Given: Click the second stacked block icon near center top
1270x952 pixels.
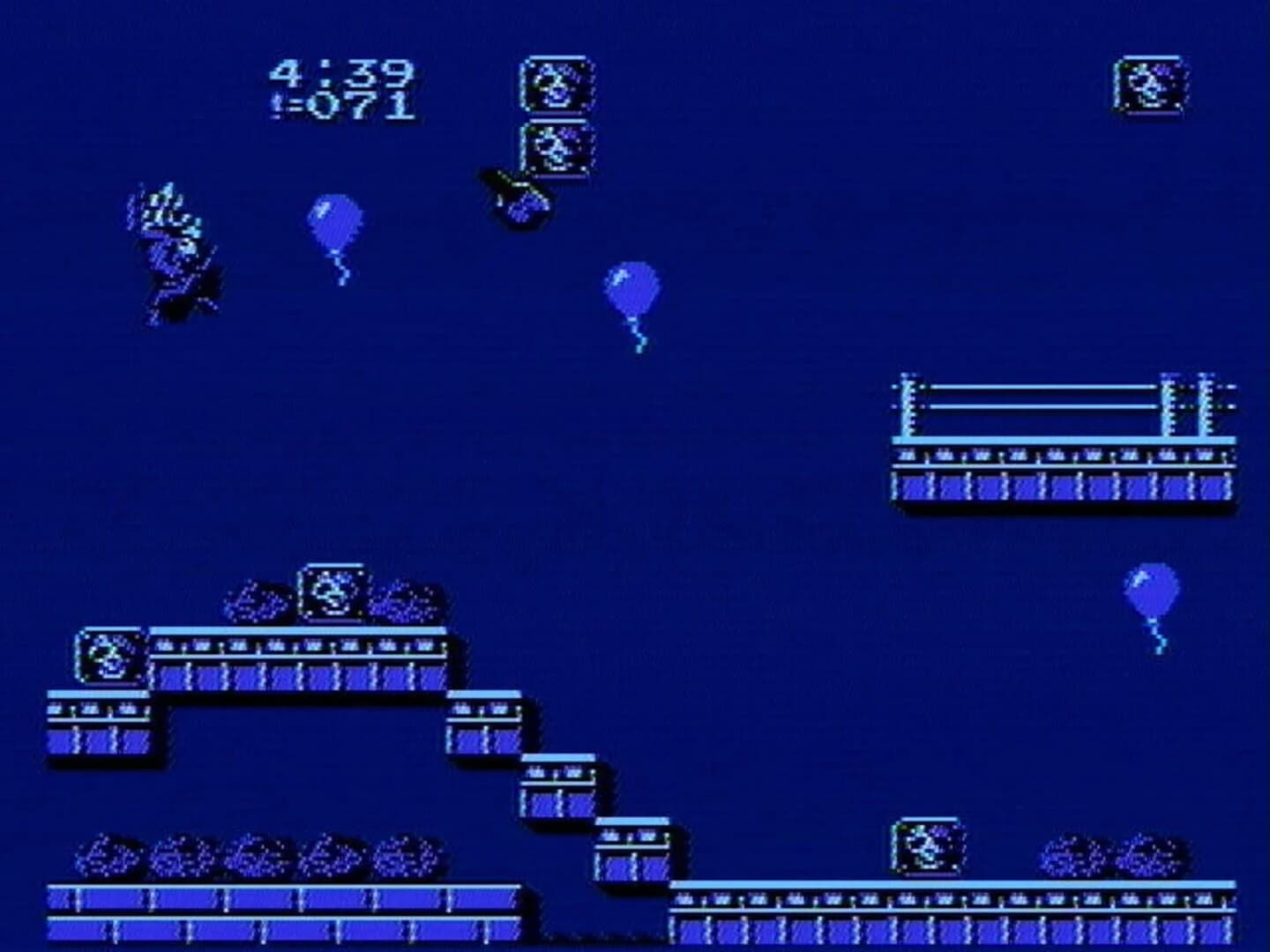Looking at the screenshot, I should click(x=557, y=146).
